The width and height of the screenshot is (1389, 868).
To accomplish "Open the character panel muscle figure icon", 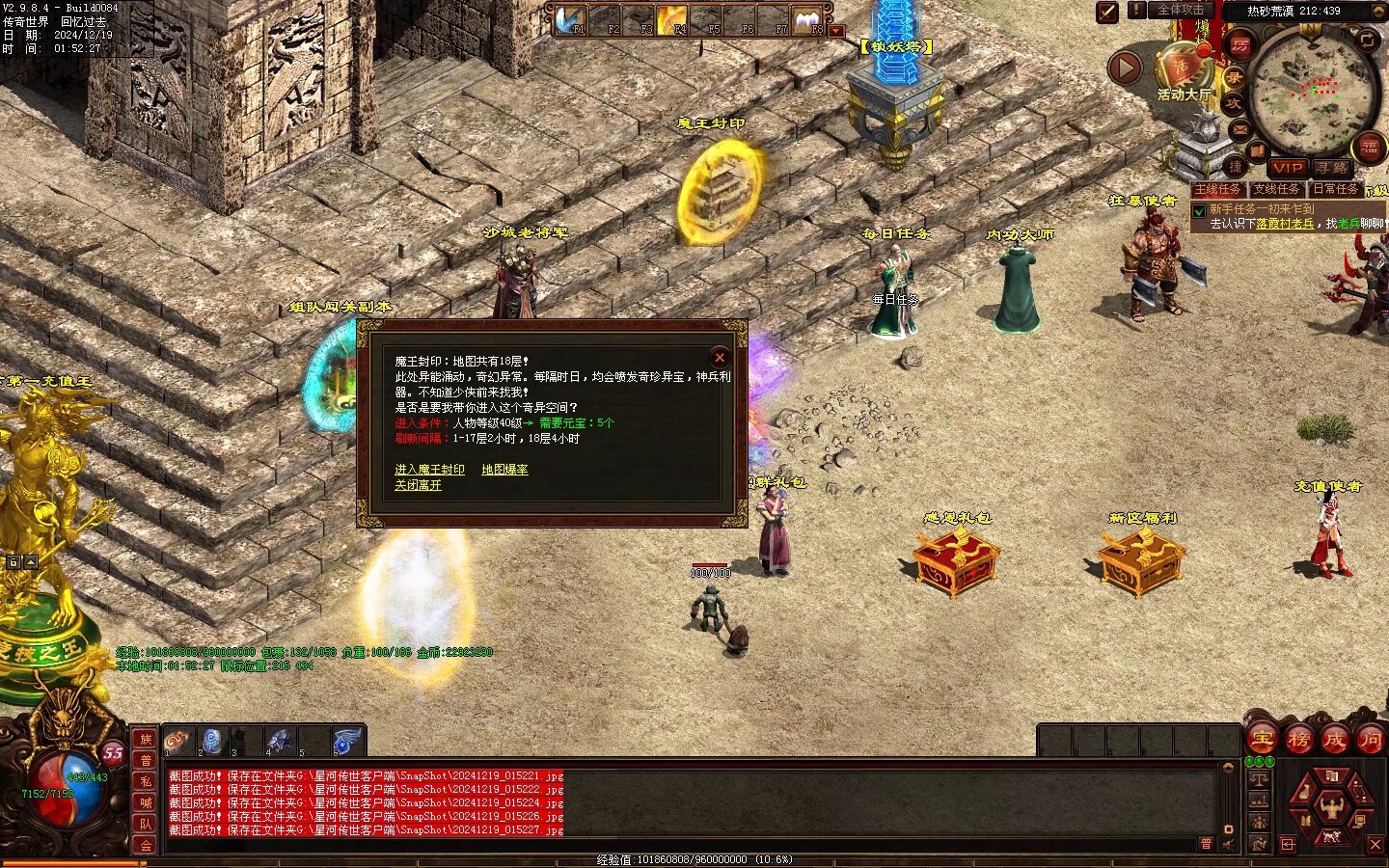I will [1332, 807].
